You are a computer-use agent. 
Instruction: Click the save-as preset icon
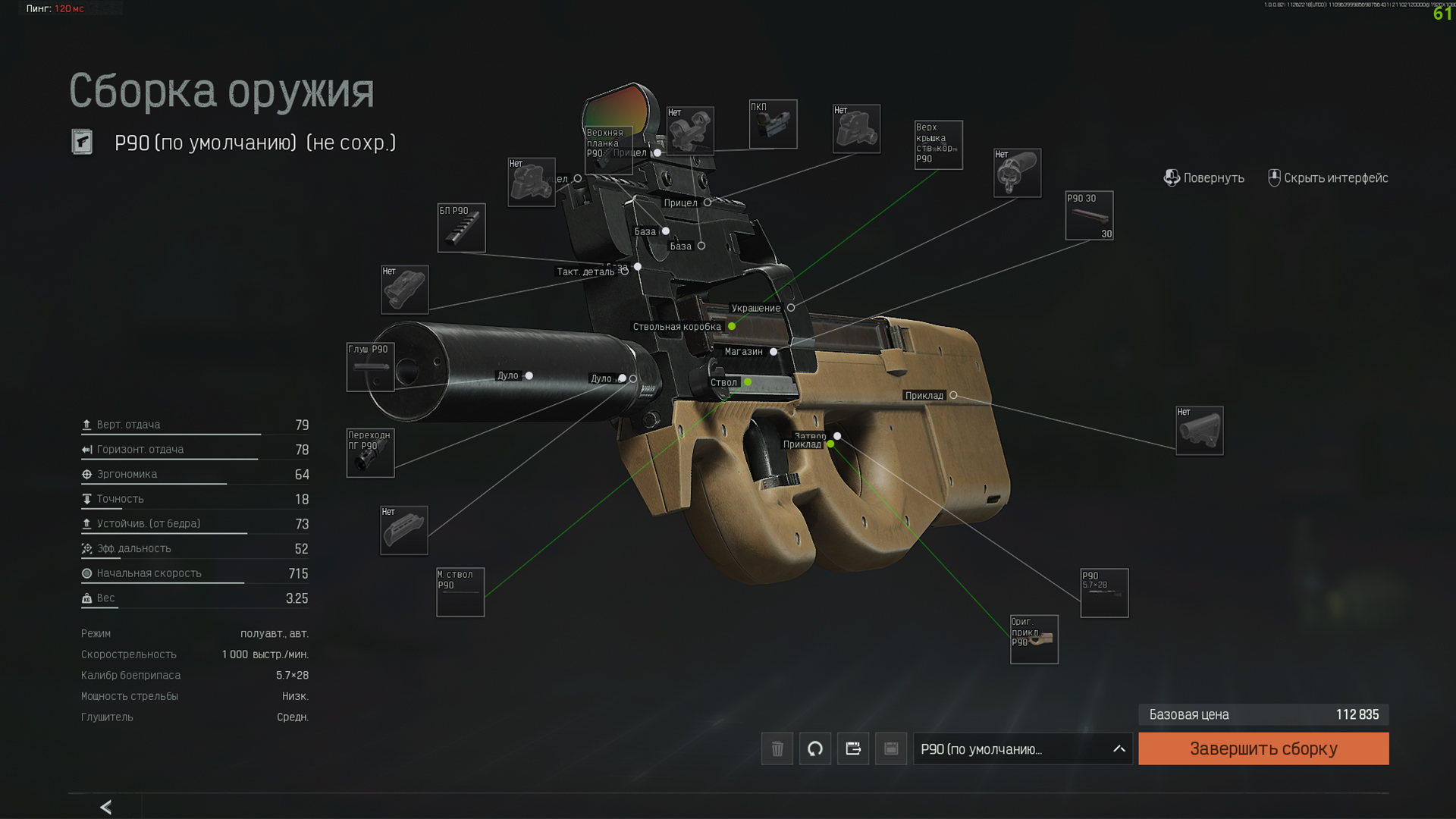852,748
